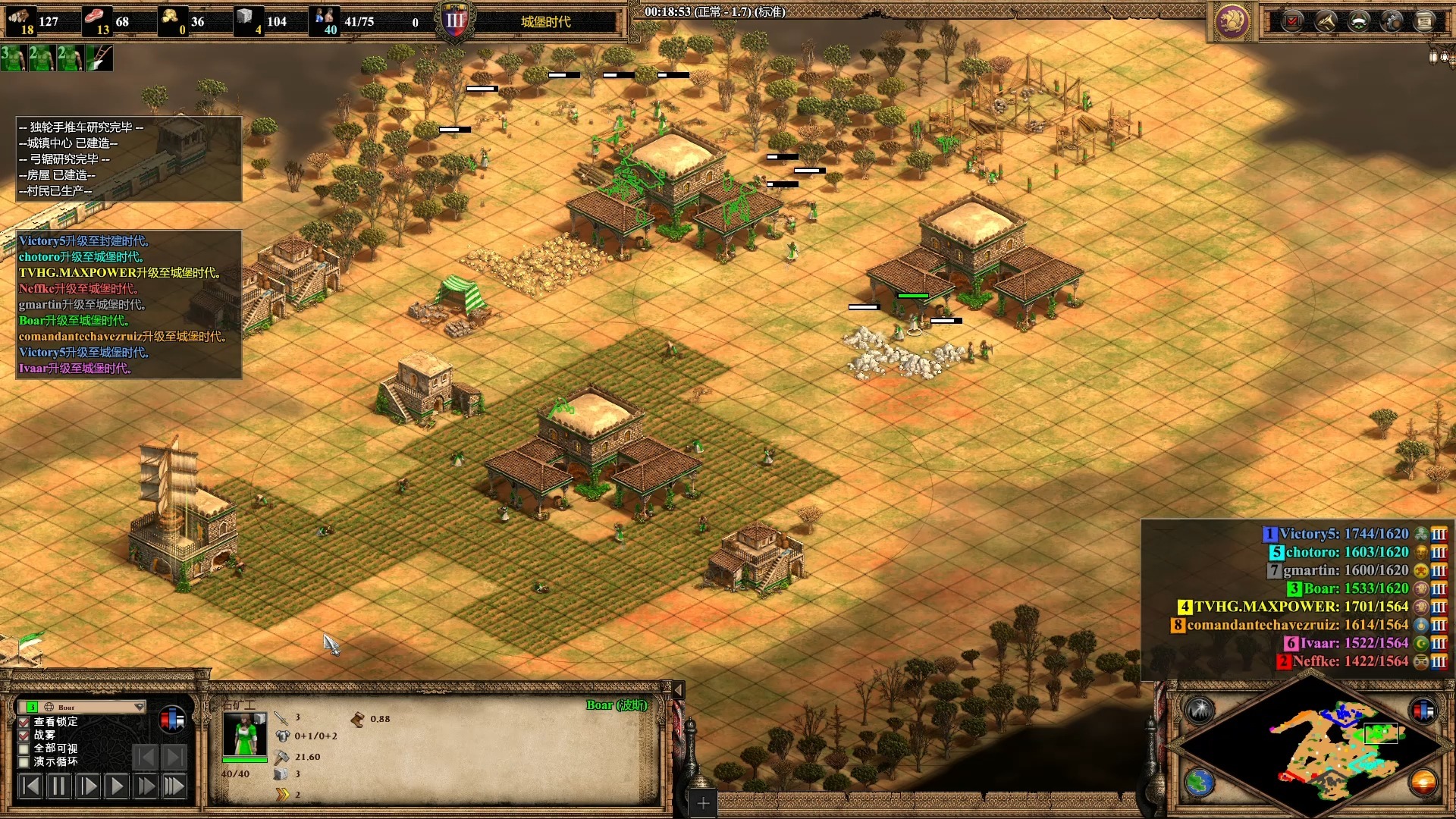
Task: Open the objectives checklist button
Action: tap(1292, 21)
